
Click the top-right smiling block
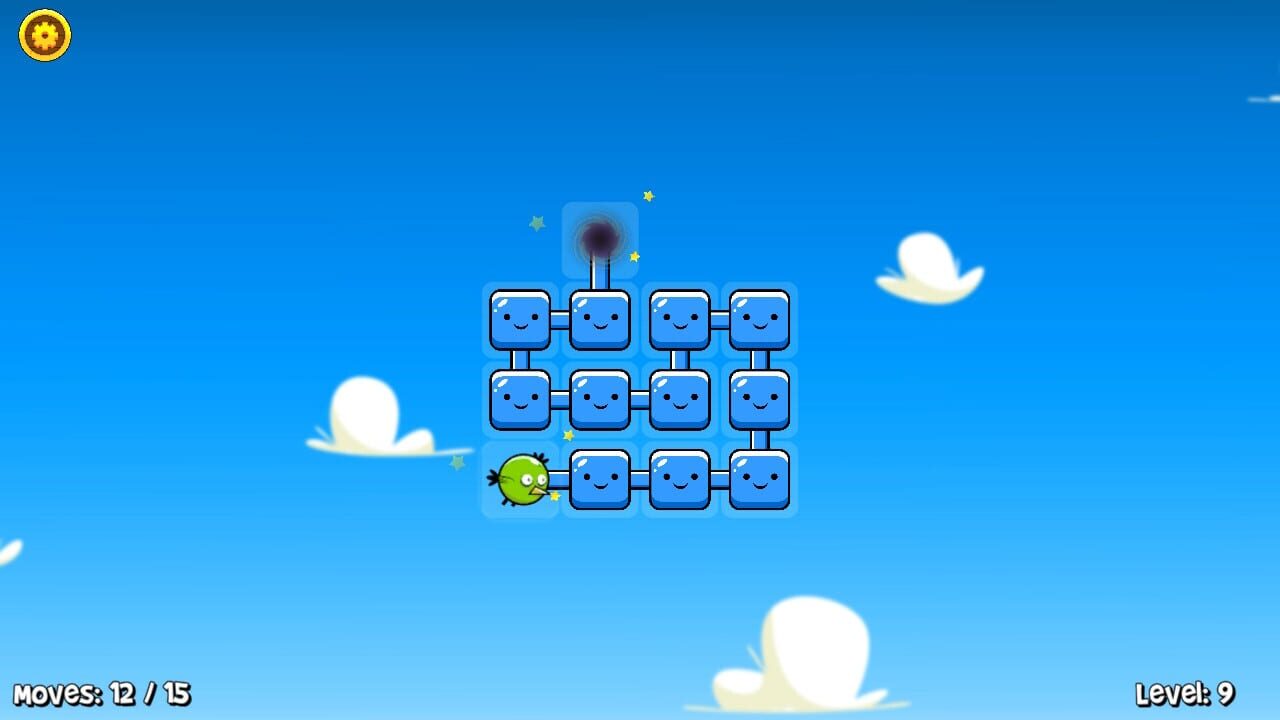tap(760, 320)
